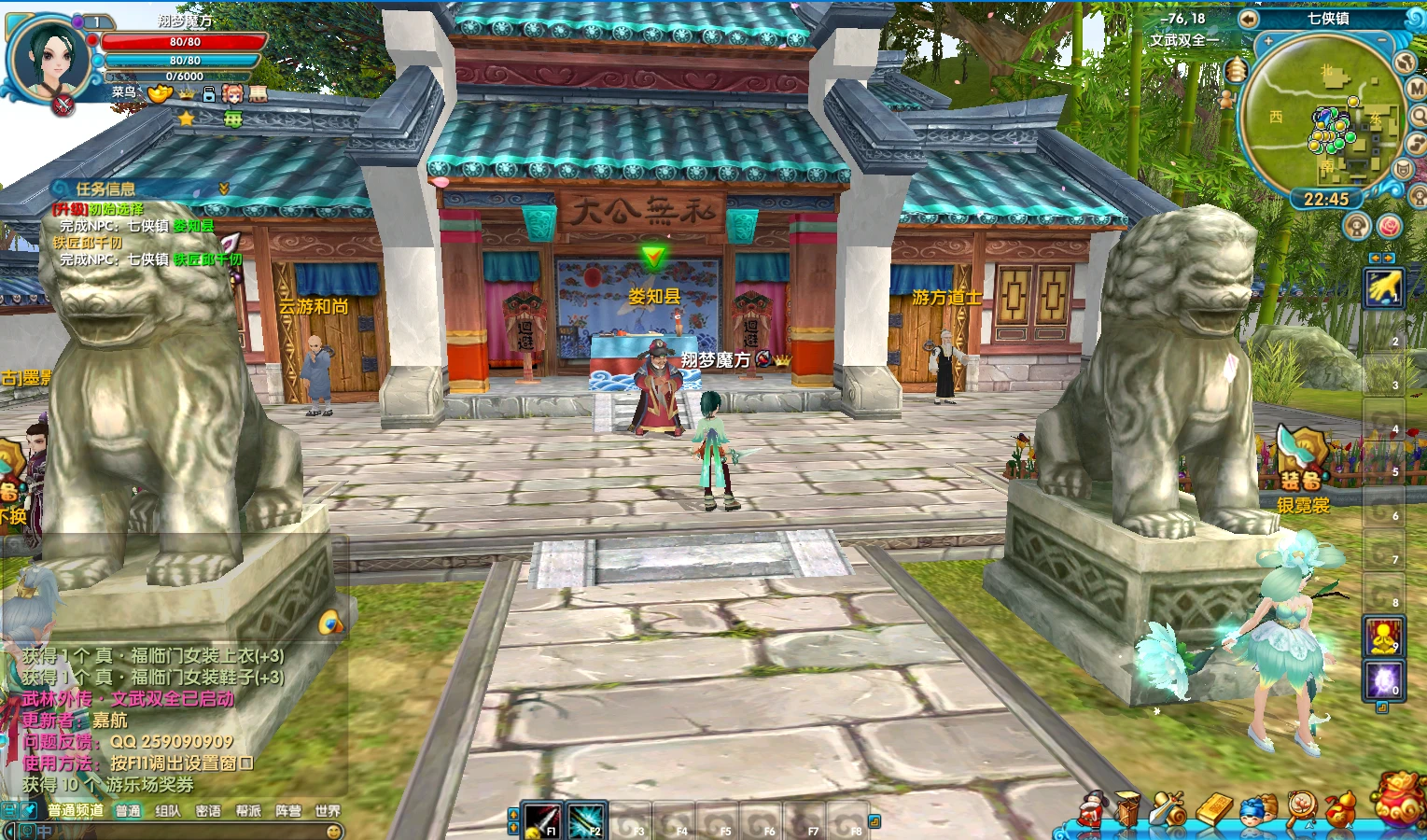Open the golden gourd icon near the toolbar

pos(1341,809)
